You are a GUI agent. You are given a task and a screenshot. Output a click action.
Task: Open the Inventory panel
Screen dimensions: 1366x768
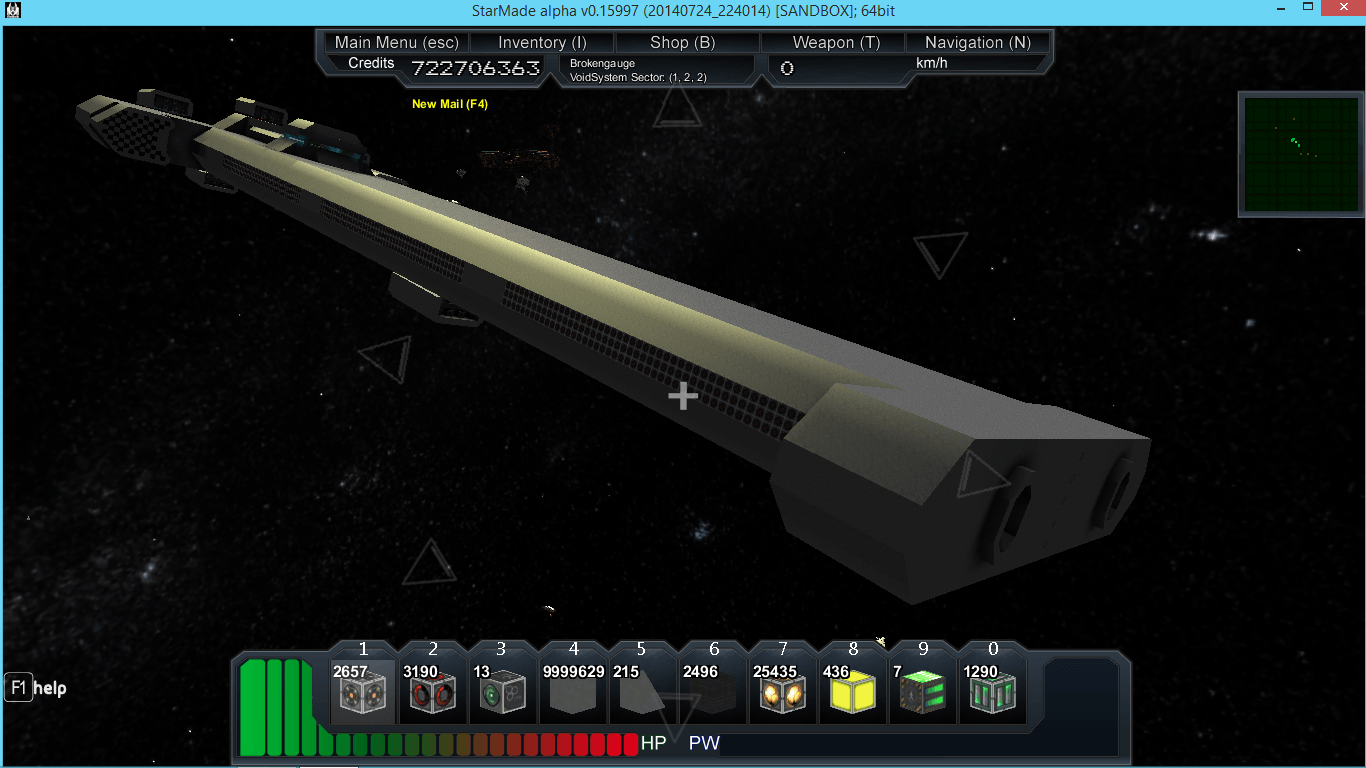click(x=542, y=42)
